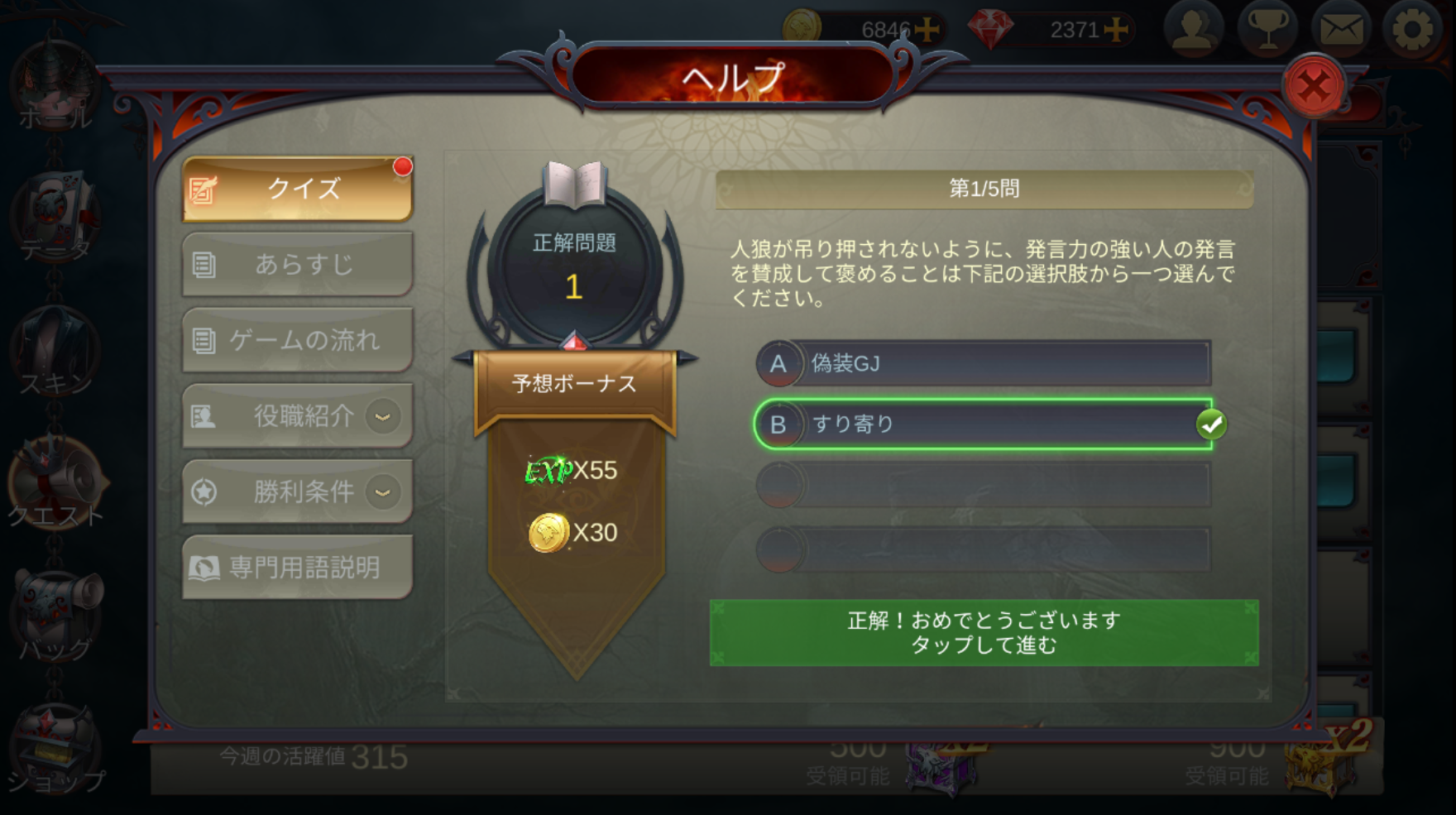This screenshot has height=815, width=1456.
Task: Open the バッグ bag menu
Action: point(55,616)
